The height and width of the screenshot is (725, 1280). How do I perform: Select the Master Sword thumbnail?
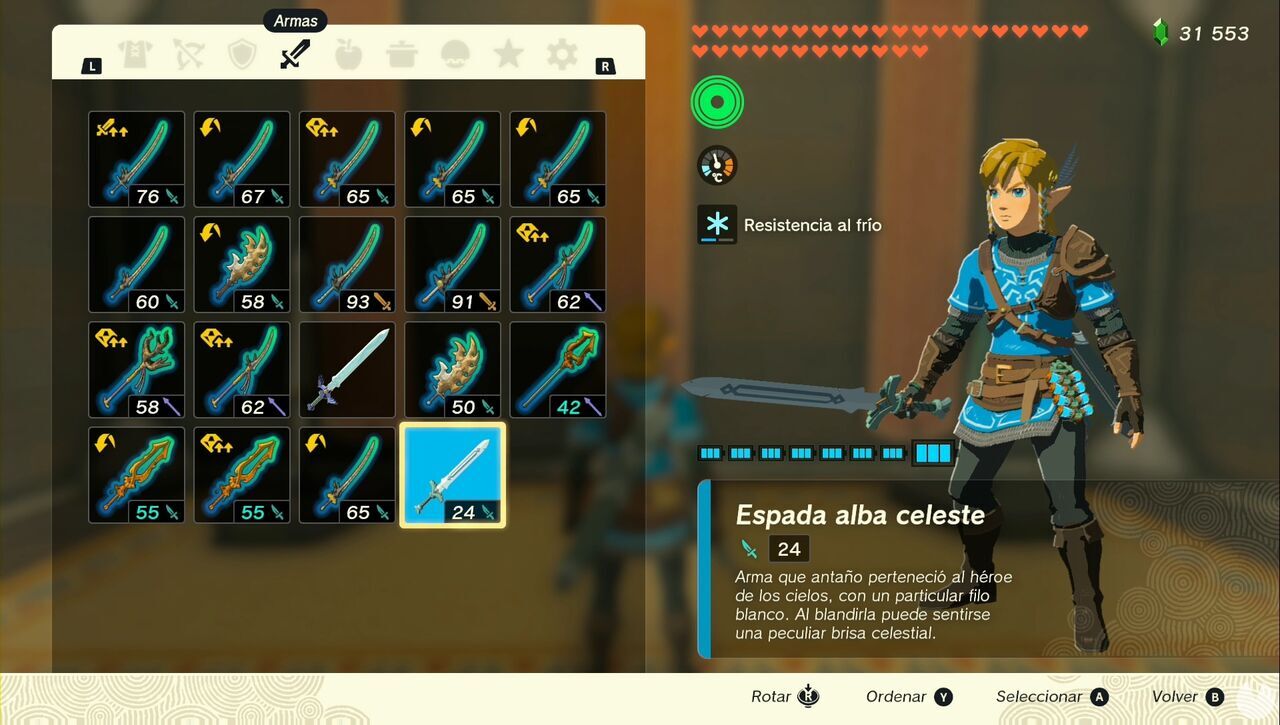(346, 368)
